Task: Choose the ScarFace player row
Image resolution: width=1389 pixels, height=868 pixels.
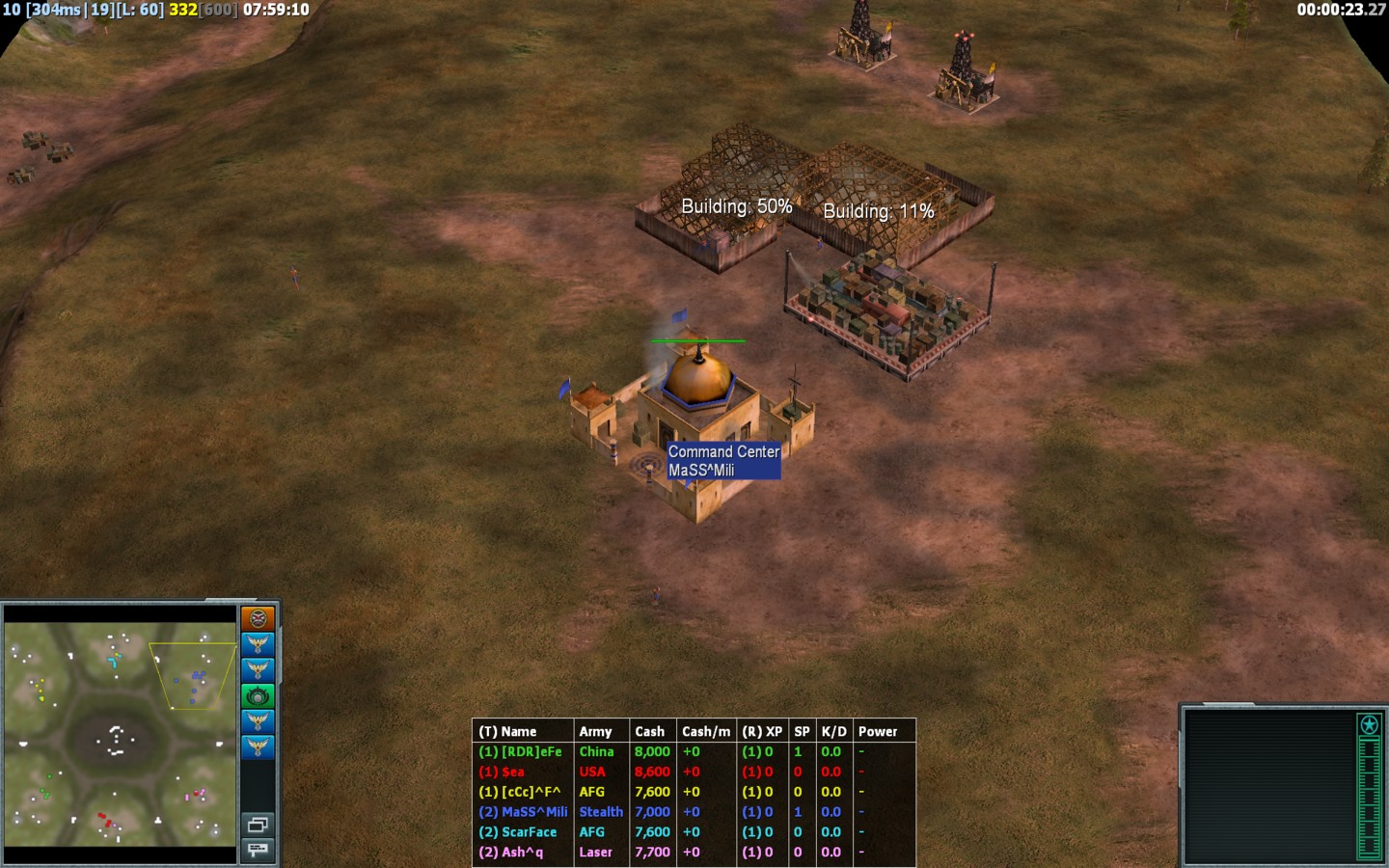Action: tap(518, 832)
